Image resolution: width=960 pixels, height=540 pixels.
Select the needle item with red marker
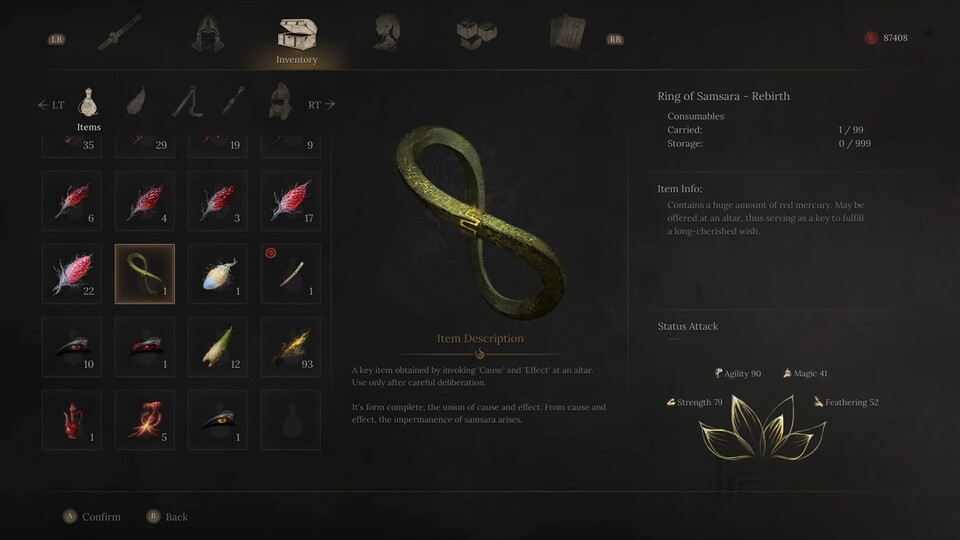click(291, 273)
